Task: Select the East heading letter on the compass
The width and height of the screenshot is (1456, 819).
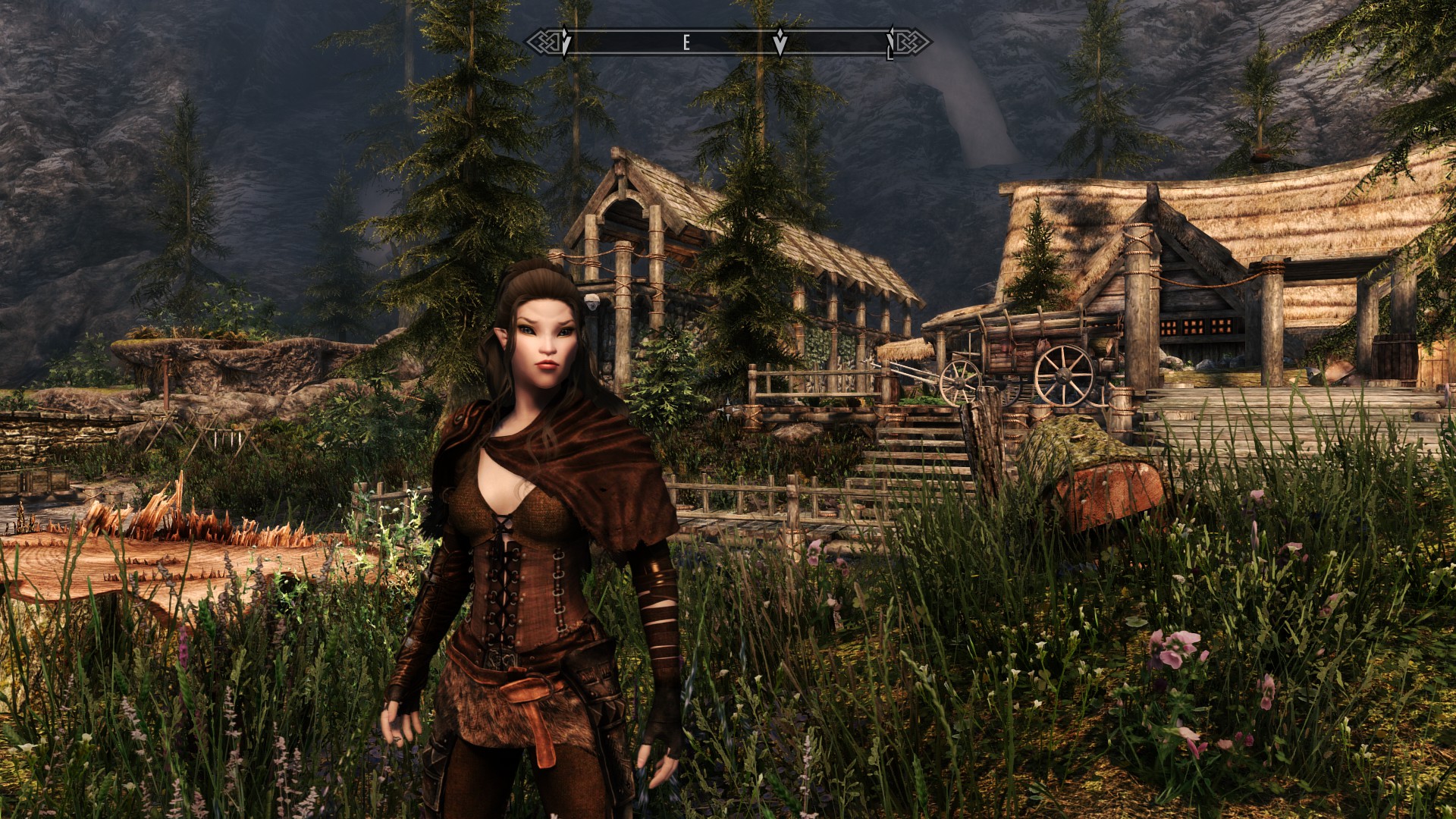Action: coord(686,43)
